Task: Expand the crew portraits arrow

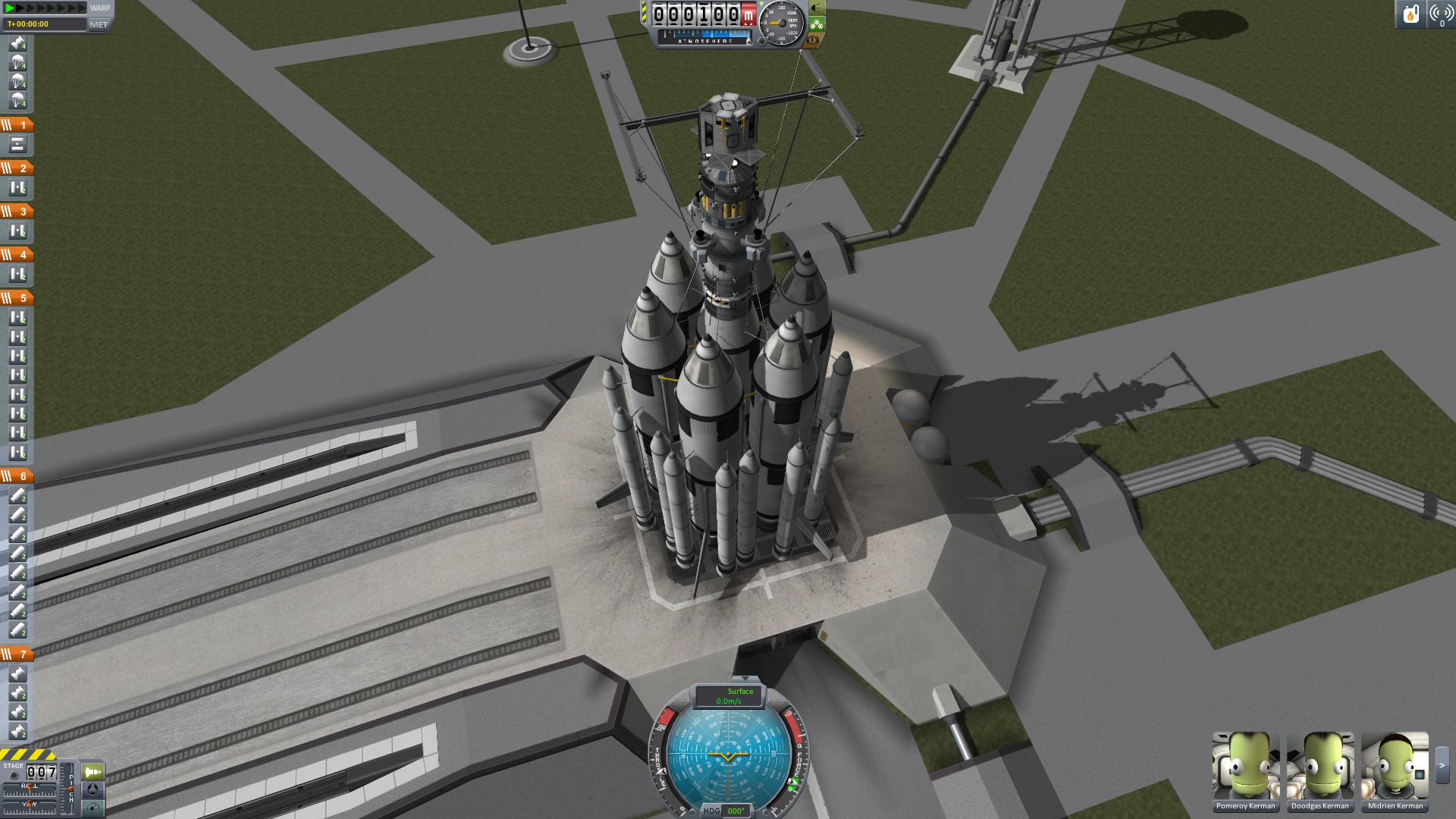Action: point(1442,766)
